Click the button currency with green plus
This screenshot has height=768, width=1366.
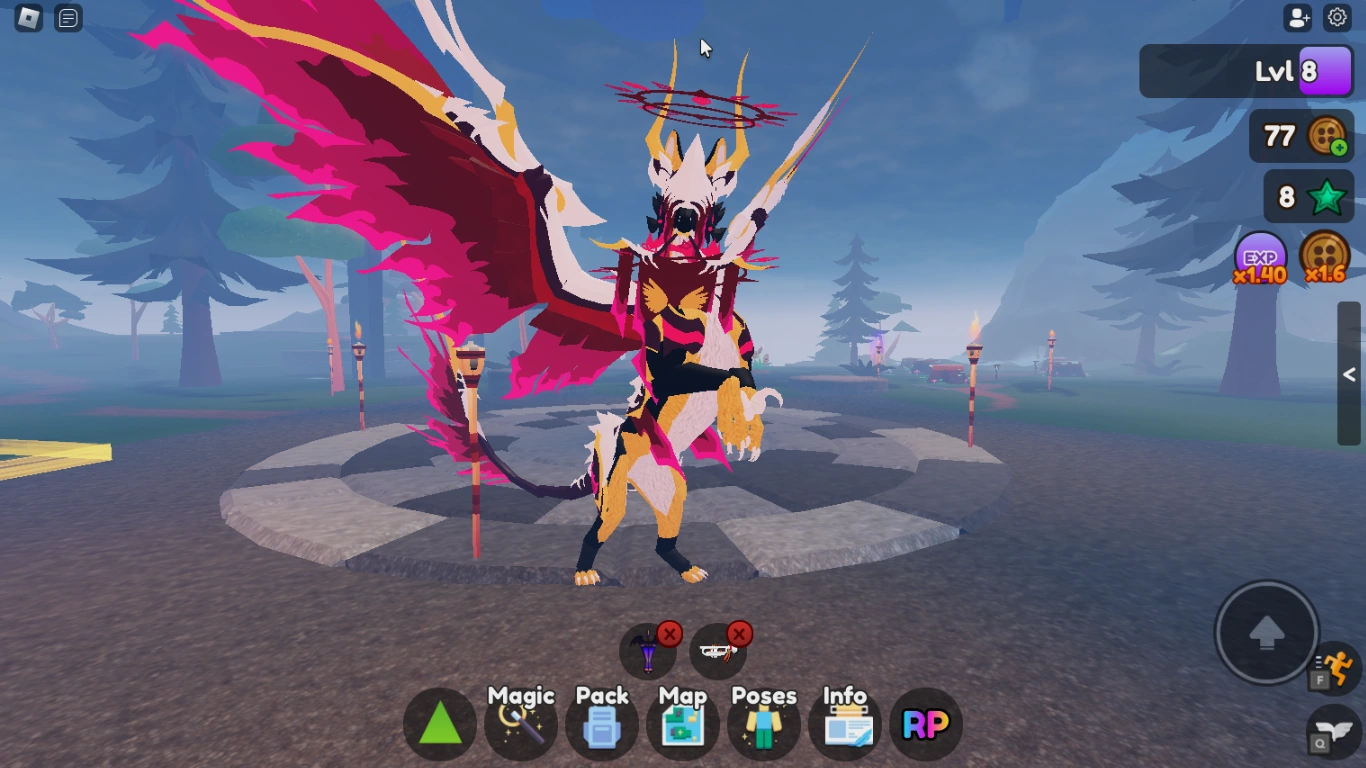pyautogui.click(x=1300, y=136)
